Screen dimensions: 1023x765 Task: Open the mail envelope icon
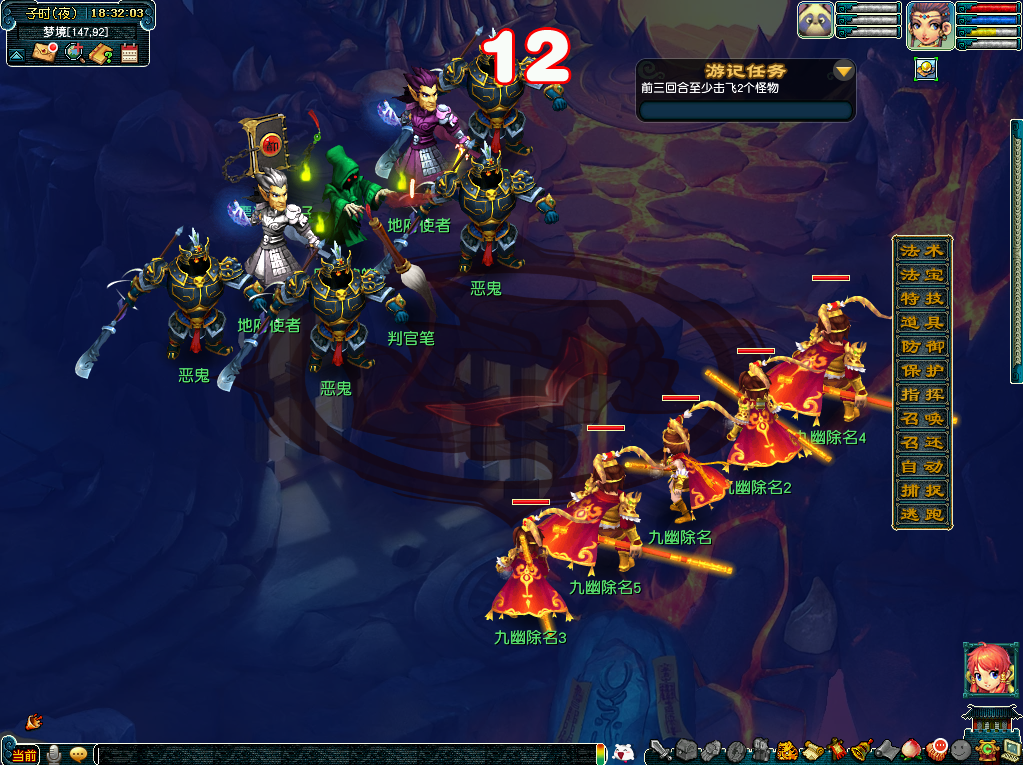click(44, 53)
